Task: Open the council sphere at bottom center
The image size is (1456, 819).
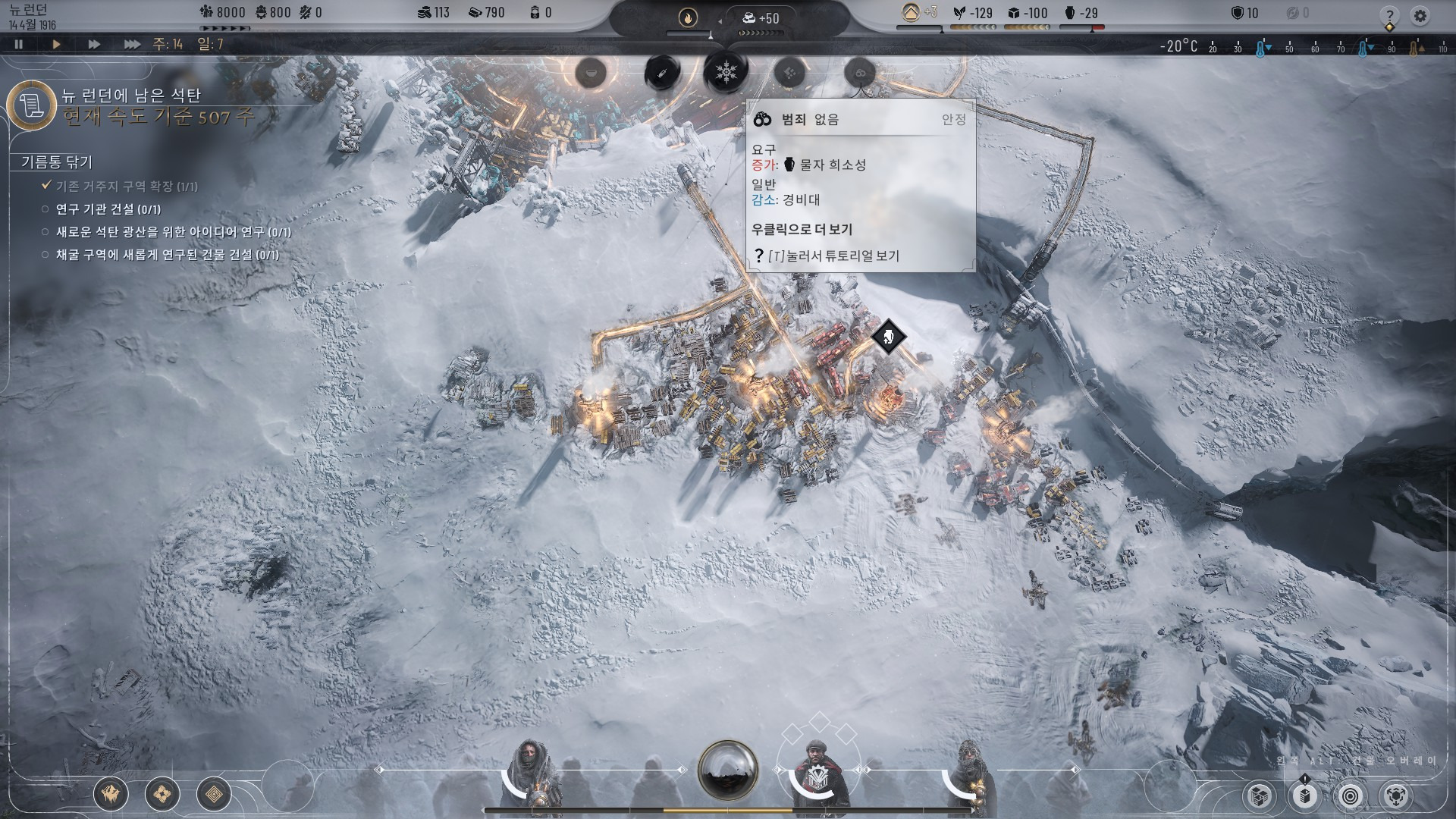Action: [727, 770]
